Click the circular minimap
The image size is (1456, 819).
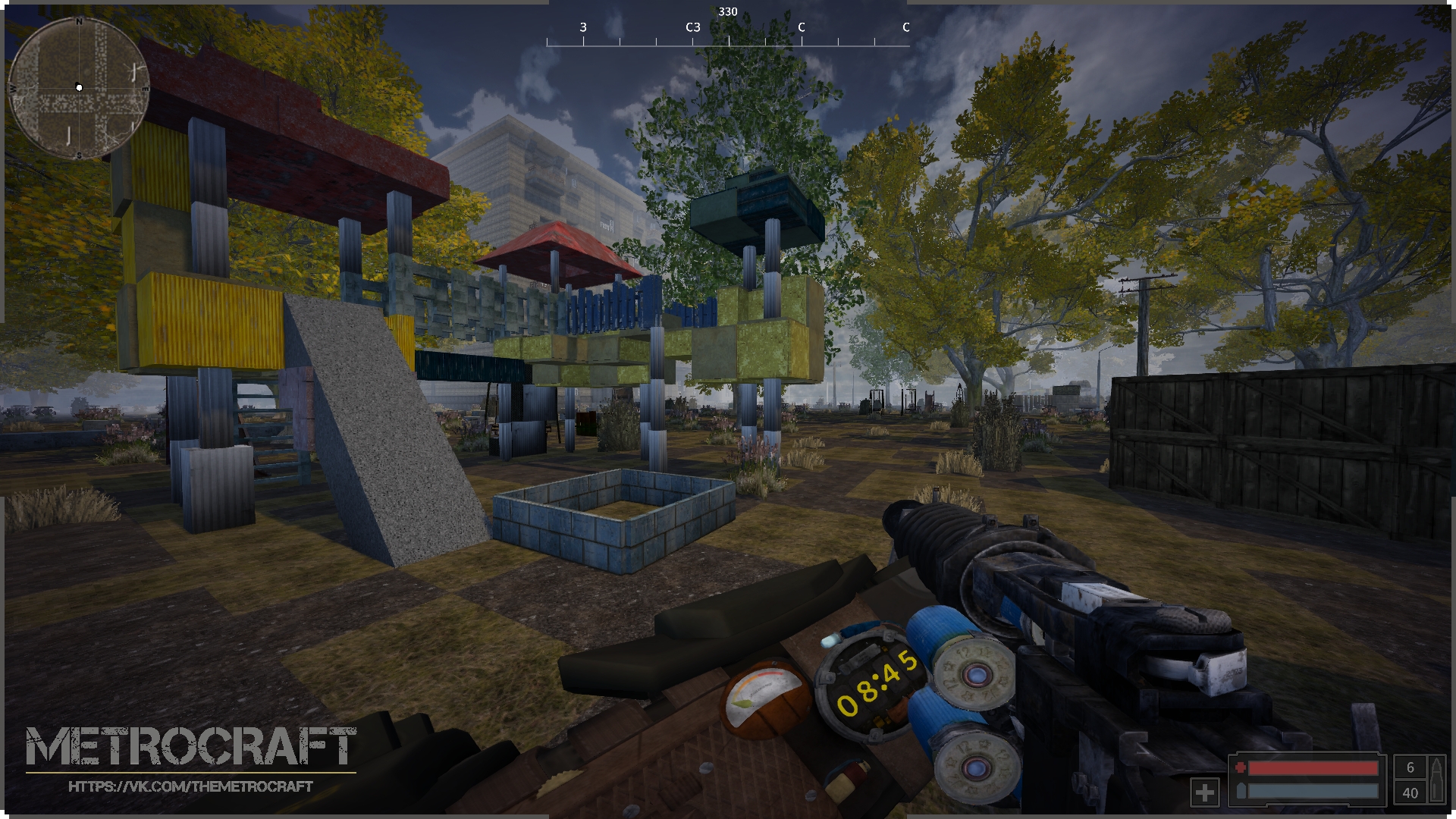coord(78,89)
